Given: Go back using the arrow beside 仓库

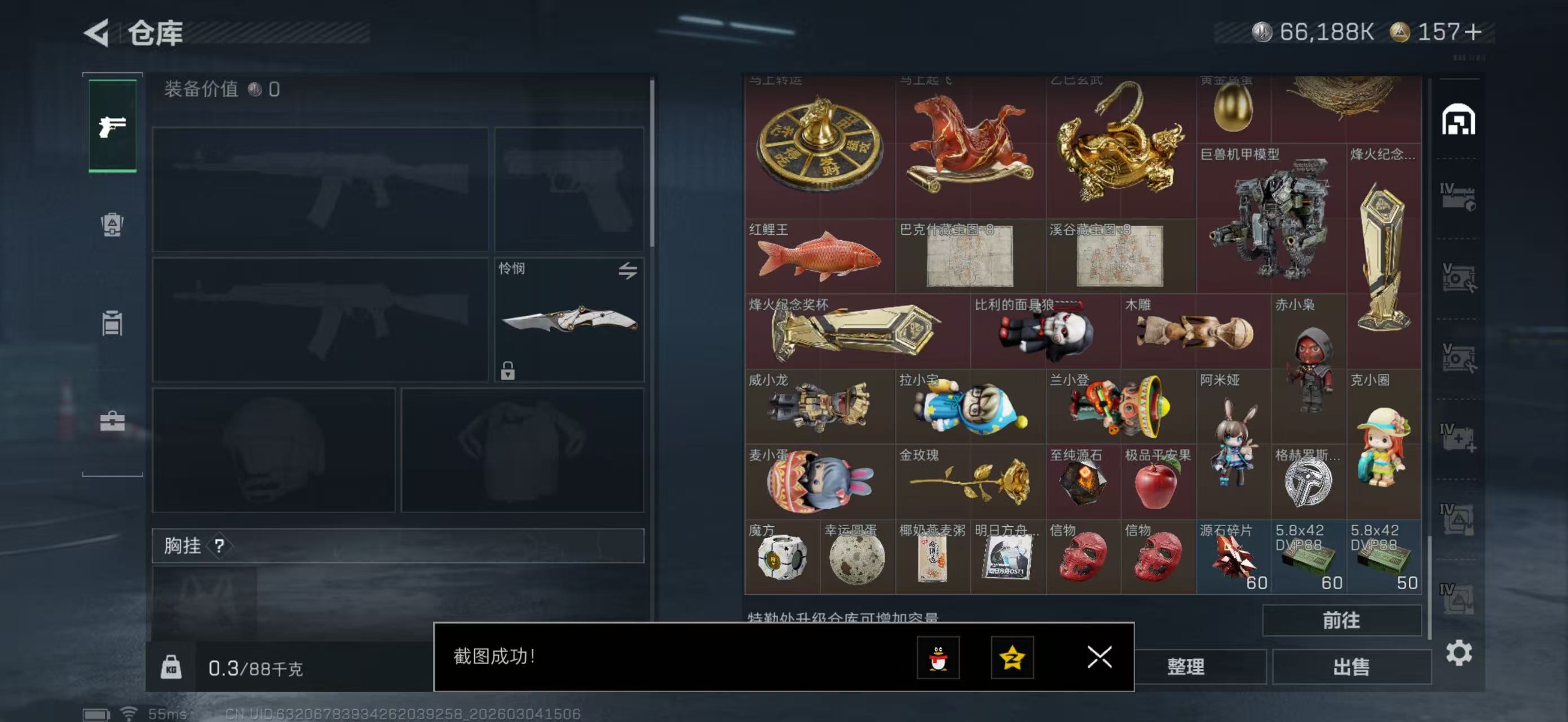Looking at the screenshot, I should point(98,33).
